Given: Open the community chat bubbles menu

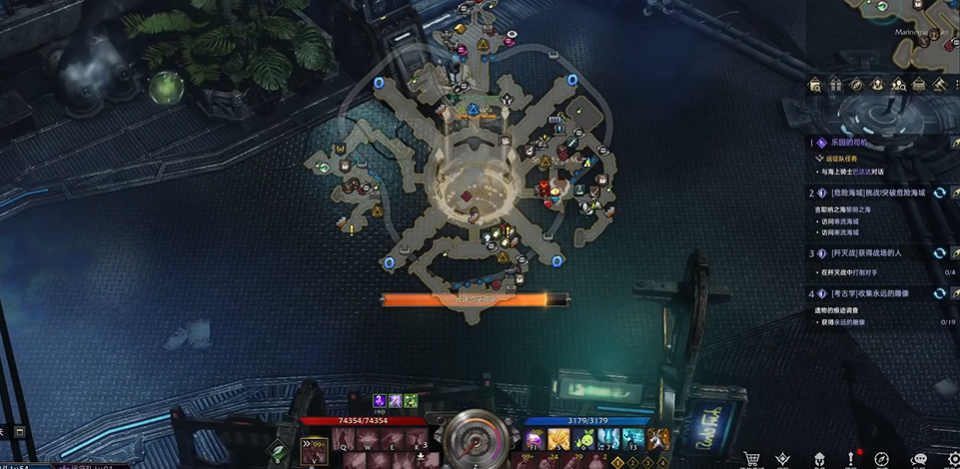Looking at the screenshot, I should (919, 459).
